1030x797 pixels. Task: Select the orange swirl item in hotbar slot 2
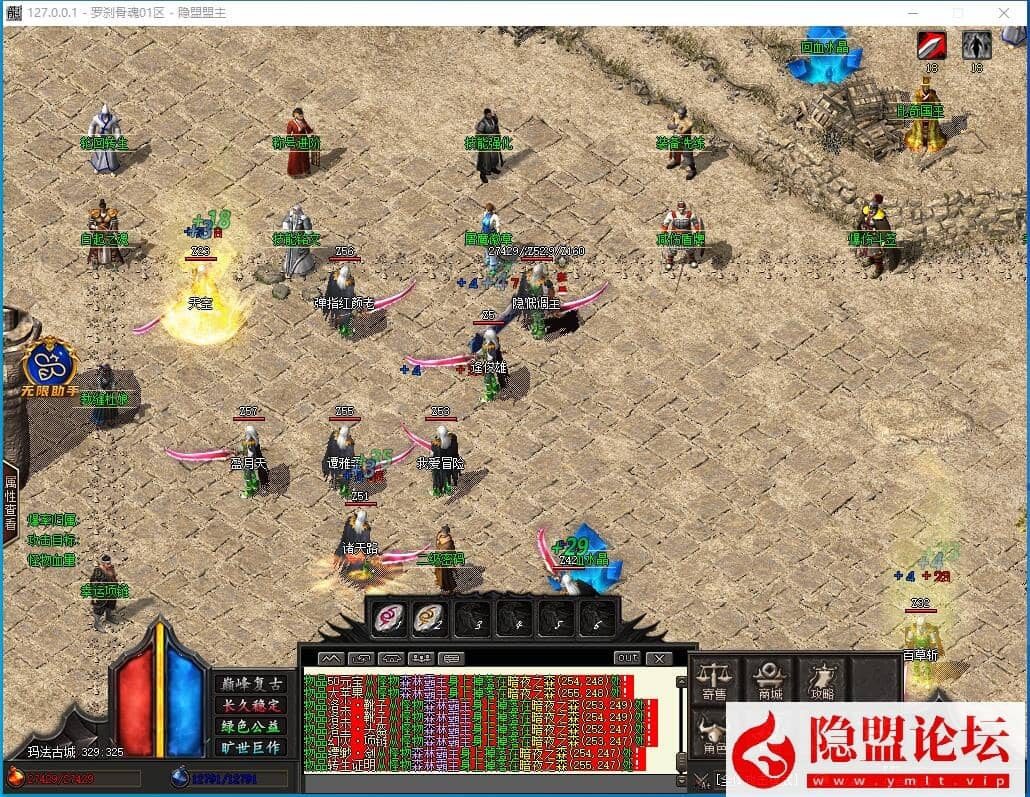428,619
